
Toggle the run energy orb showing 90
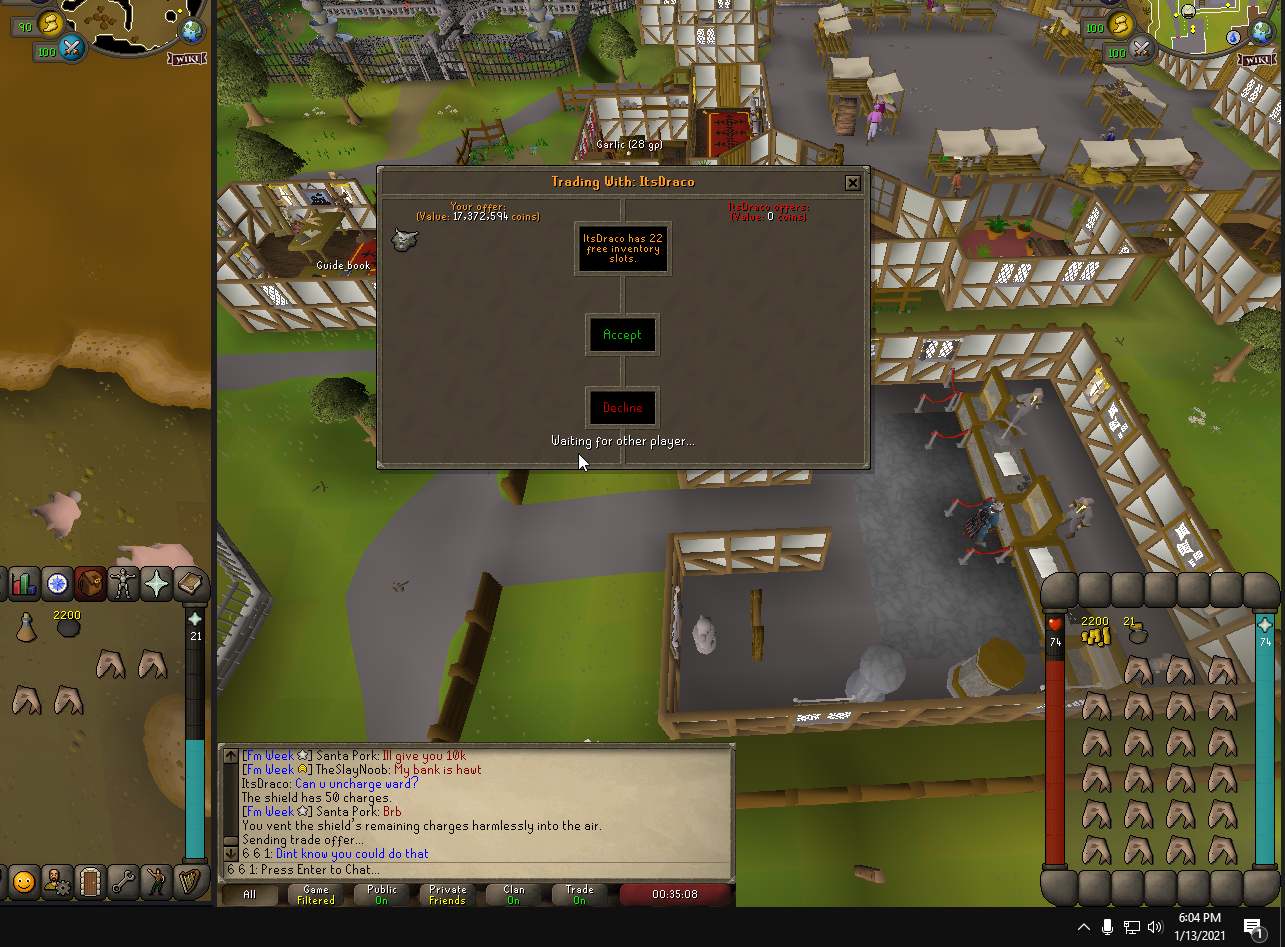[48, 24]
